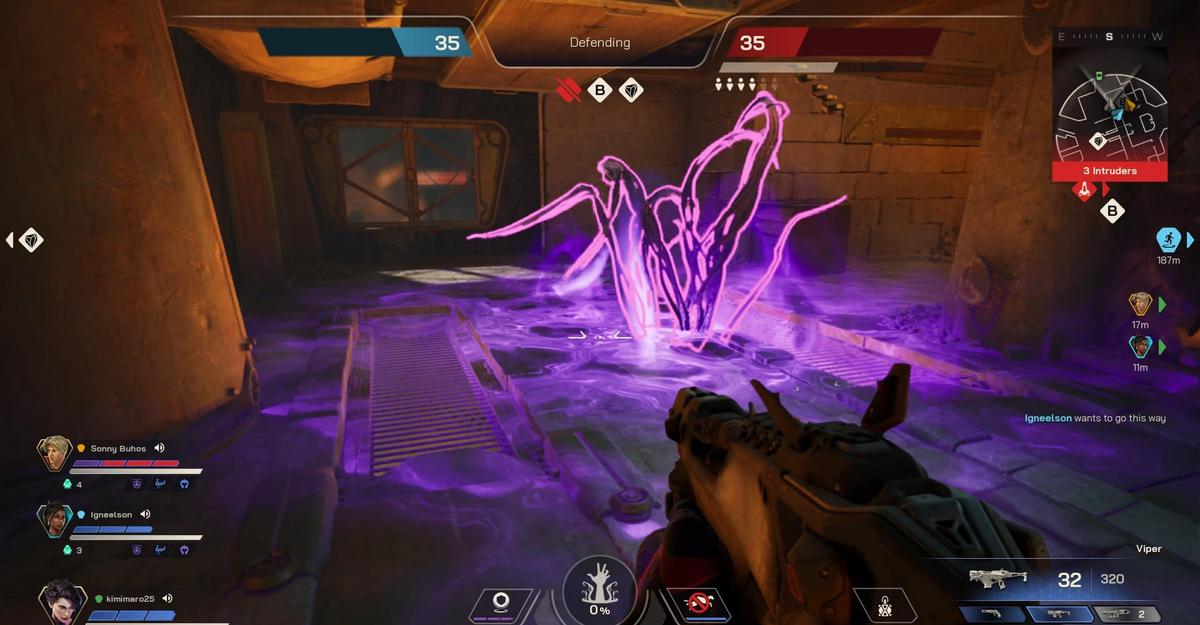Choose the third weapon slot with count 2
The width and height of the screenshot is (1200, 625).
pos(1126,613)
